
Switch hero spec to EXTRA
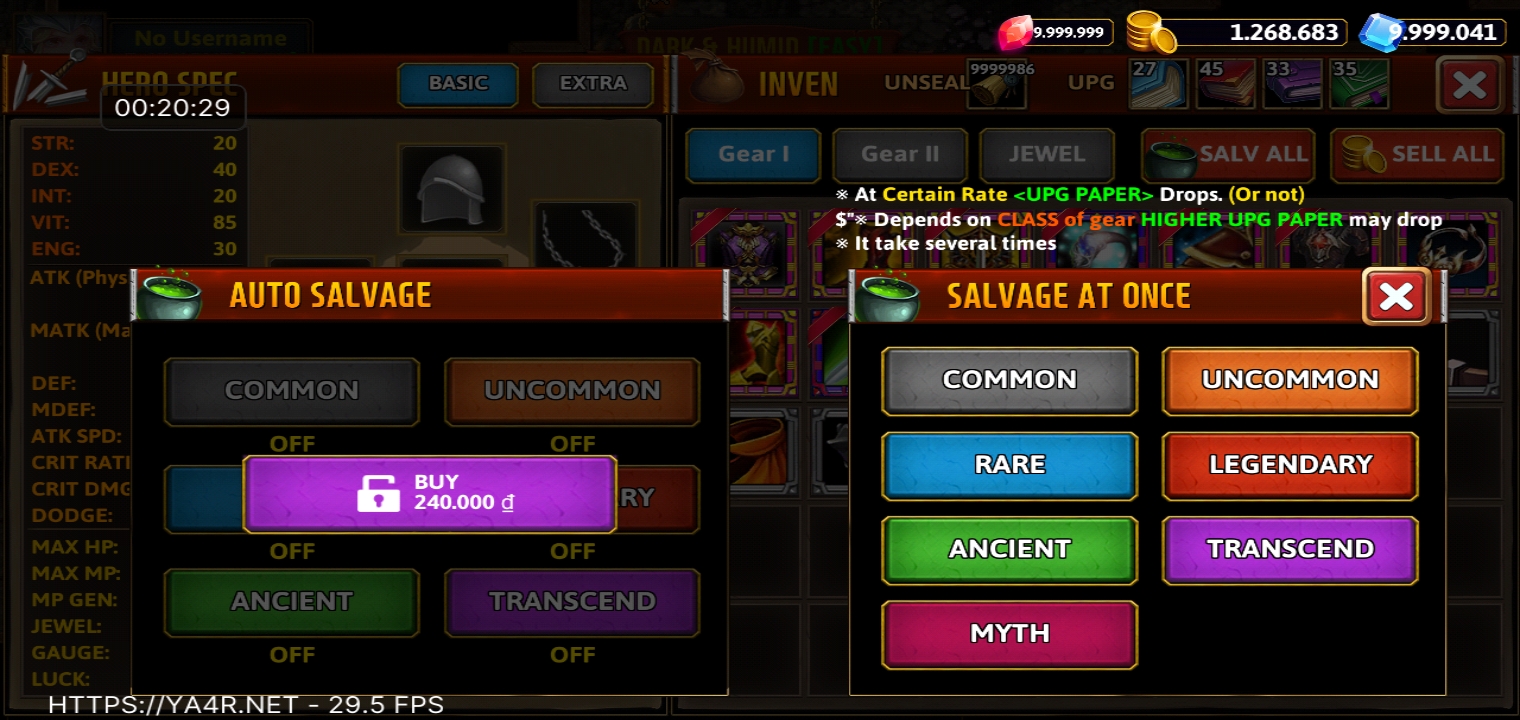click(593, 84)
